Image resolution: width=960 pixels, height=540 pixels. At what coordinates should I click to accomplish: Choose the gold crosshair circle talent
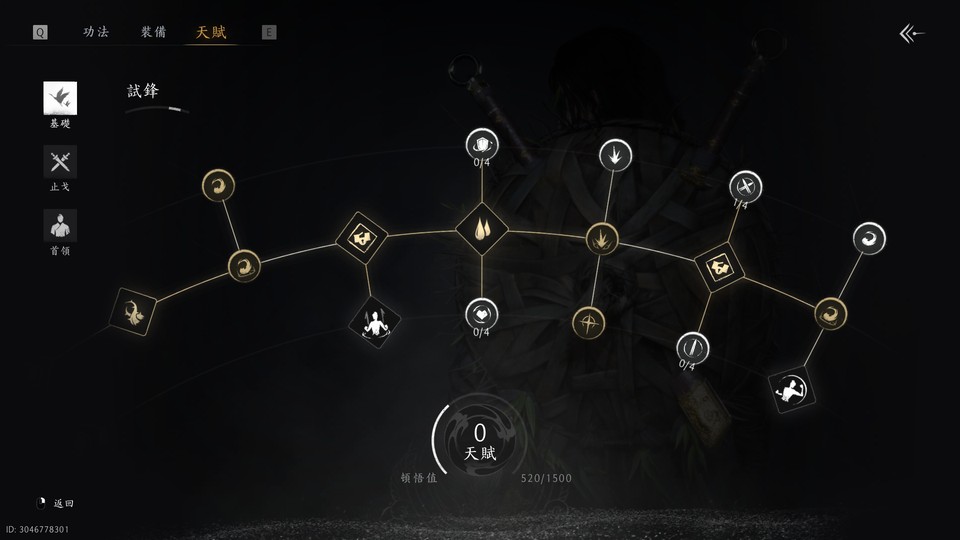click(x=588, y=322)
